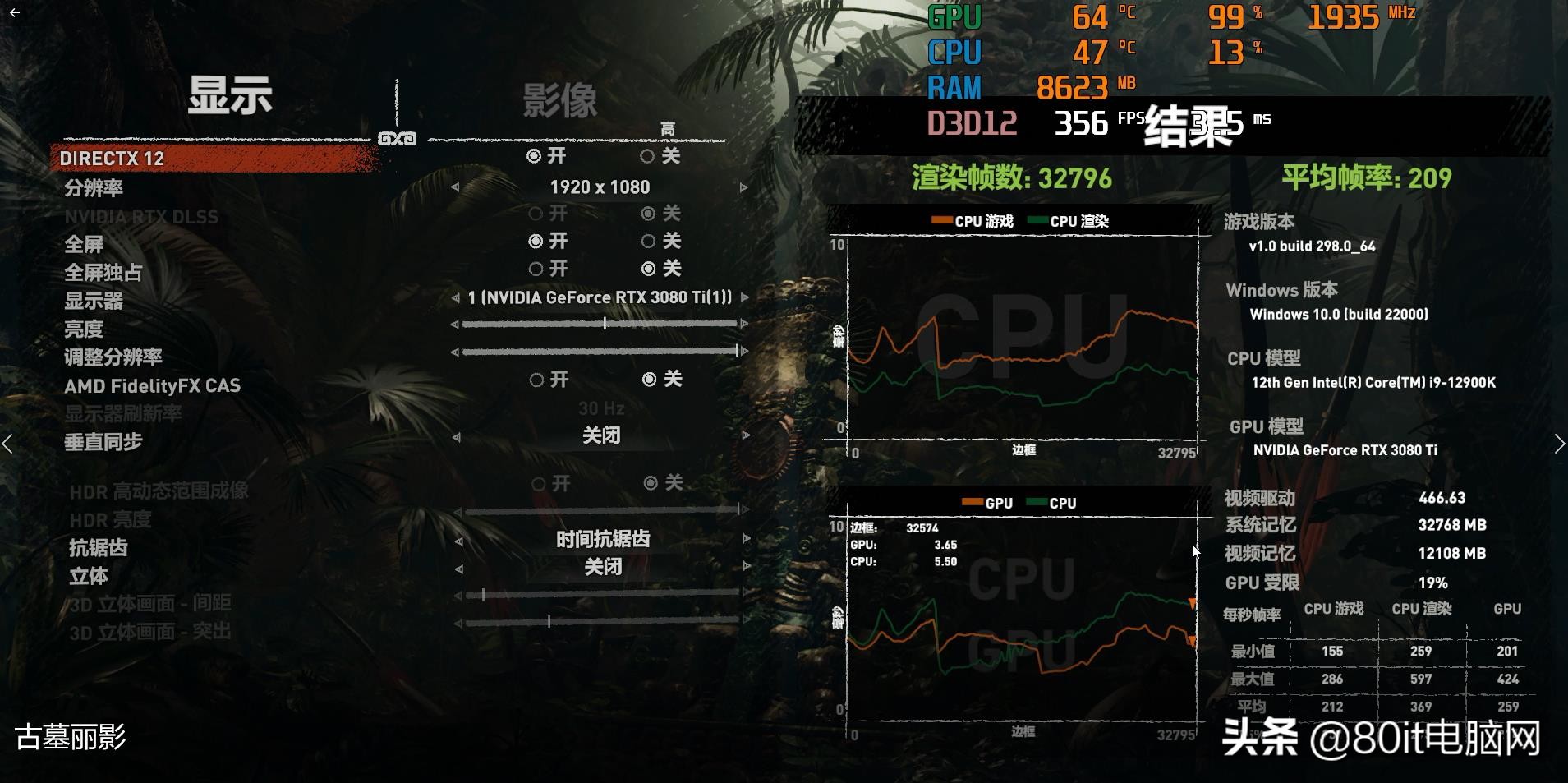Click the left arrow beside 时间抗锯齿

point(460,539)
